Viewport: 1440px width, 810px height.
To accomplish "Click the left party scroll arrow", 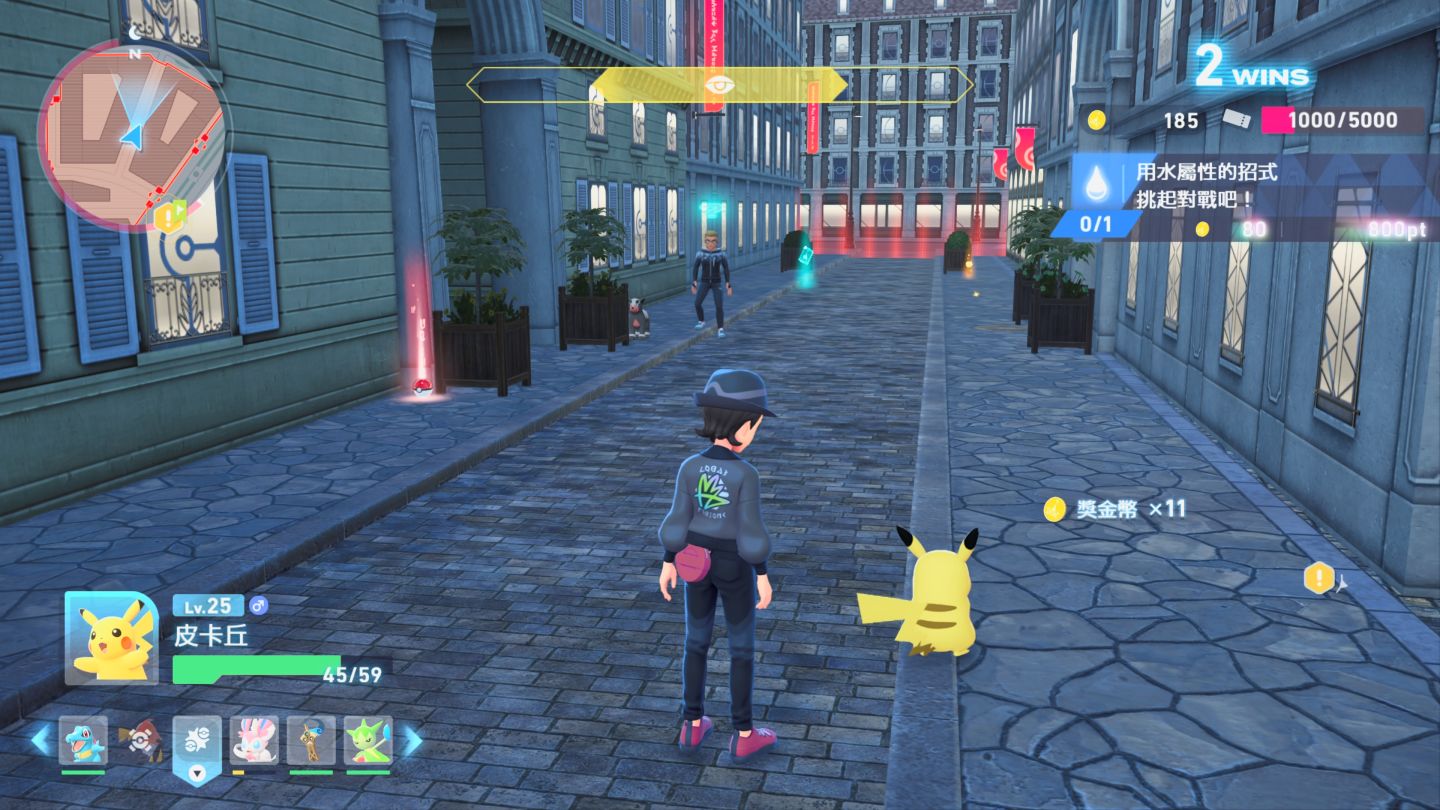I will click(40, 740).
